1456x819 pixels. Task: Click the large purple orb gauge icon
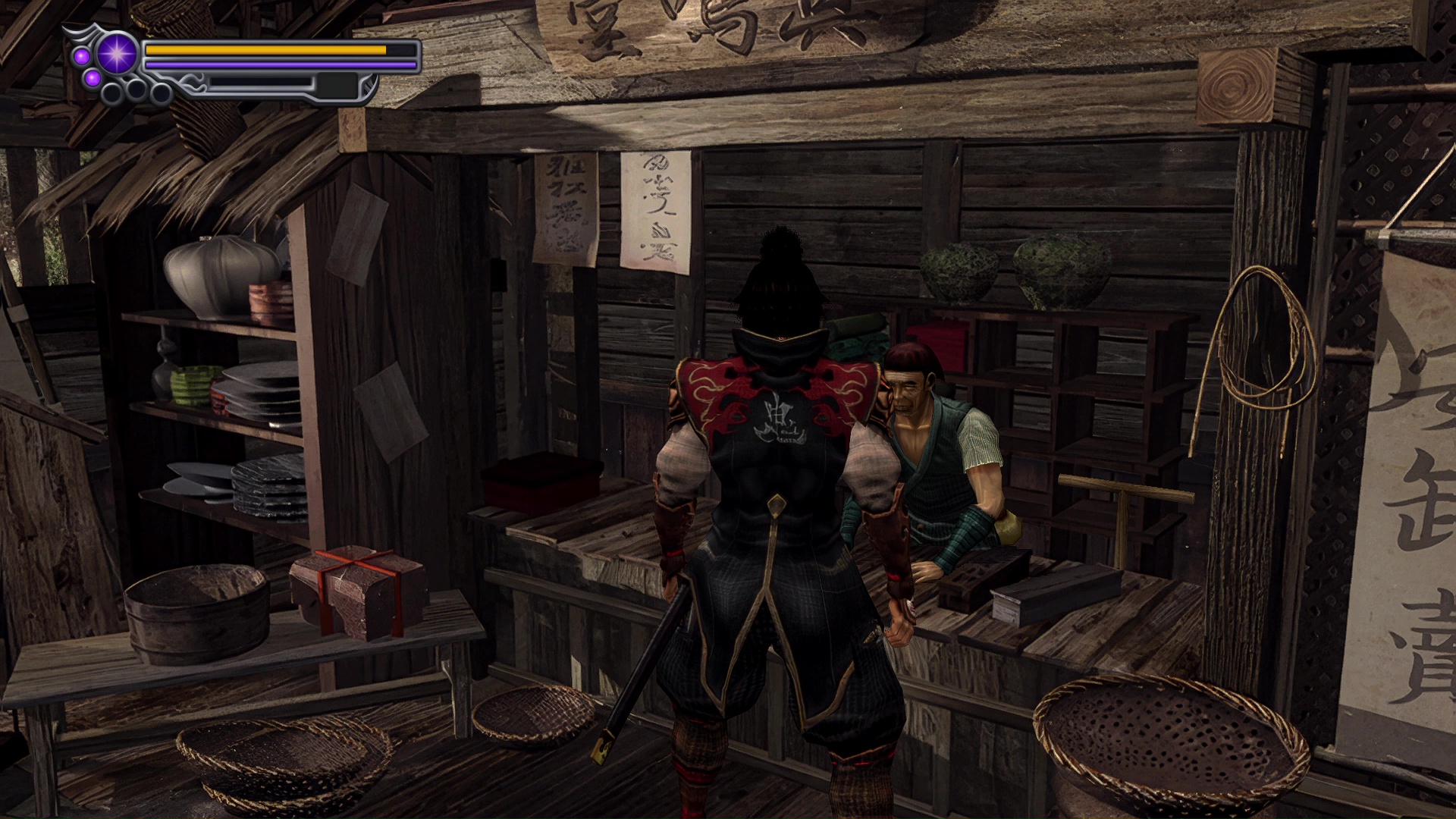click(x=118, y=54)
